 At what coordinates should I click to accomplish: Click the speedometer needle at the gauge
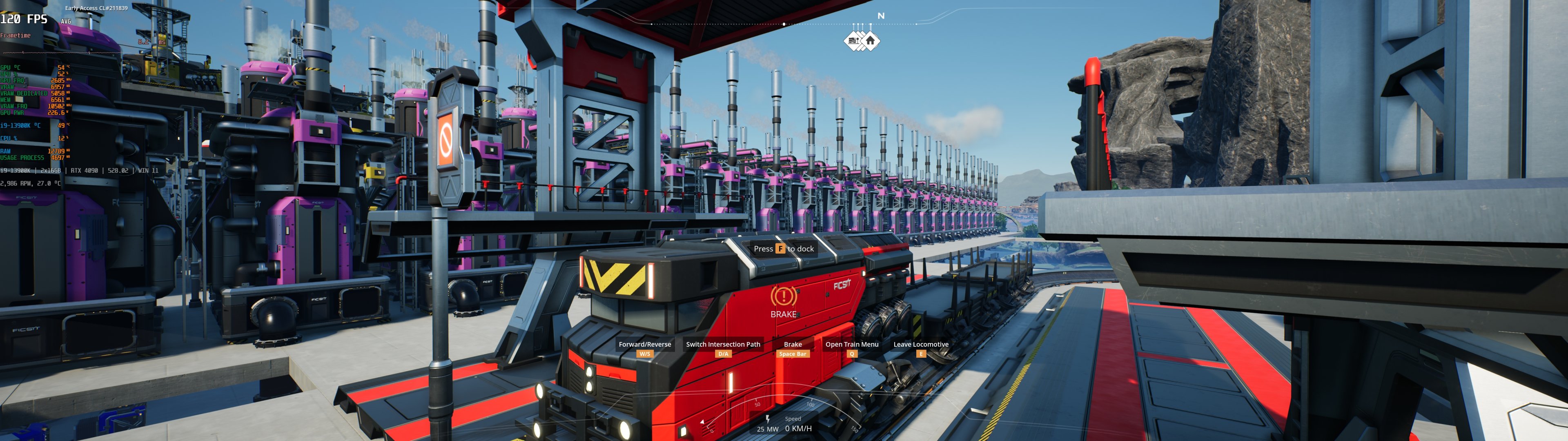pyautogui.click(x=703, y=421)
